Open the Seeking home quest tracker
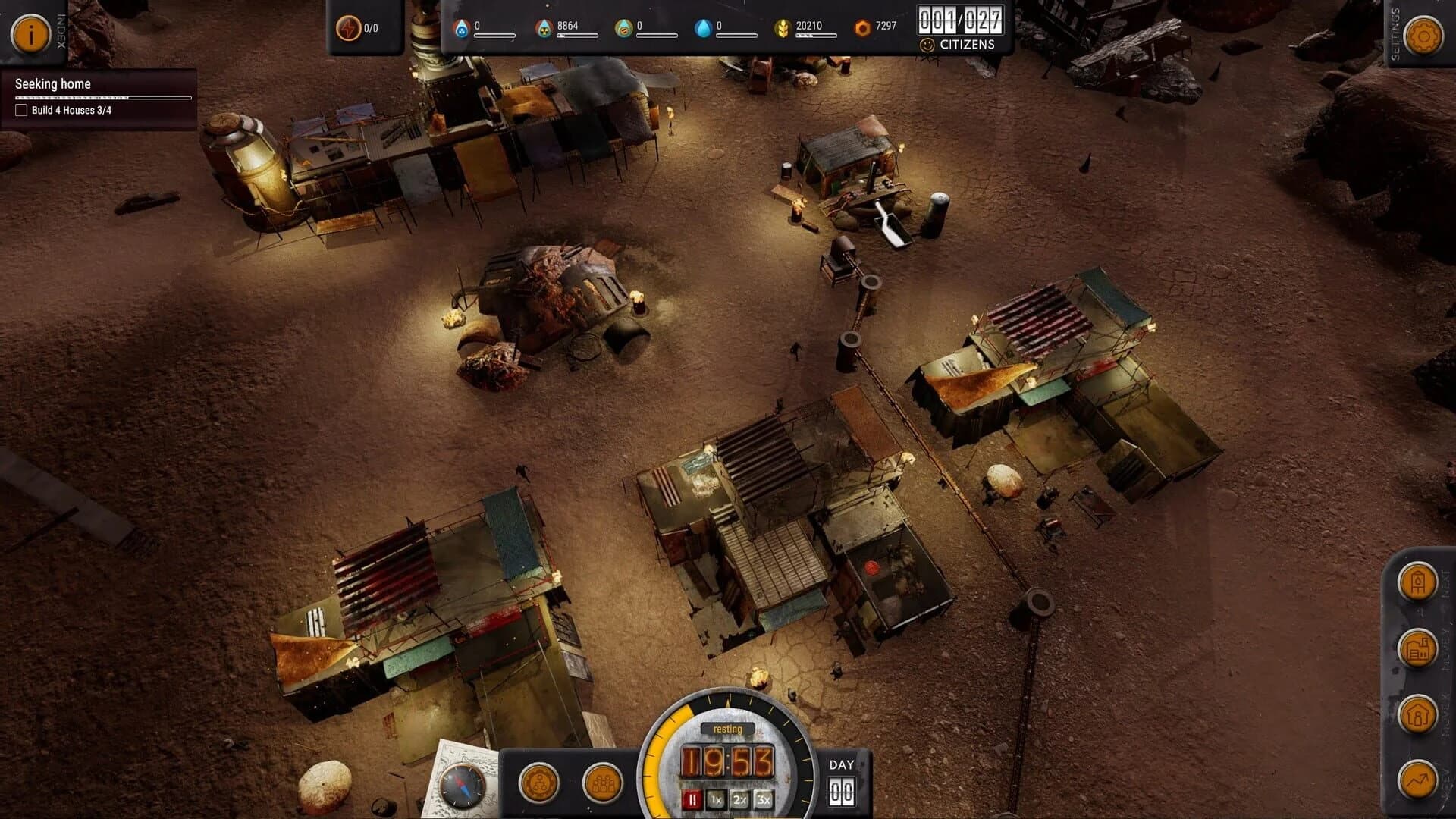 point(53,84)
